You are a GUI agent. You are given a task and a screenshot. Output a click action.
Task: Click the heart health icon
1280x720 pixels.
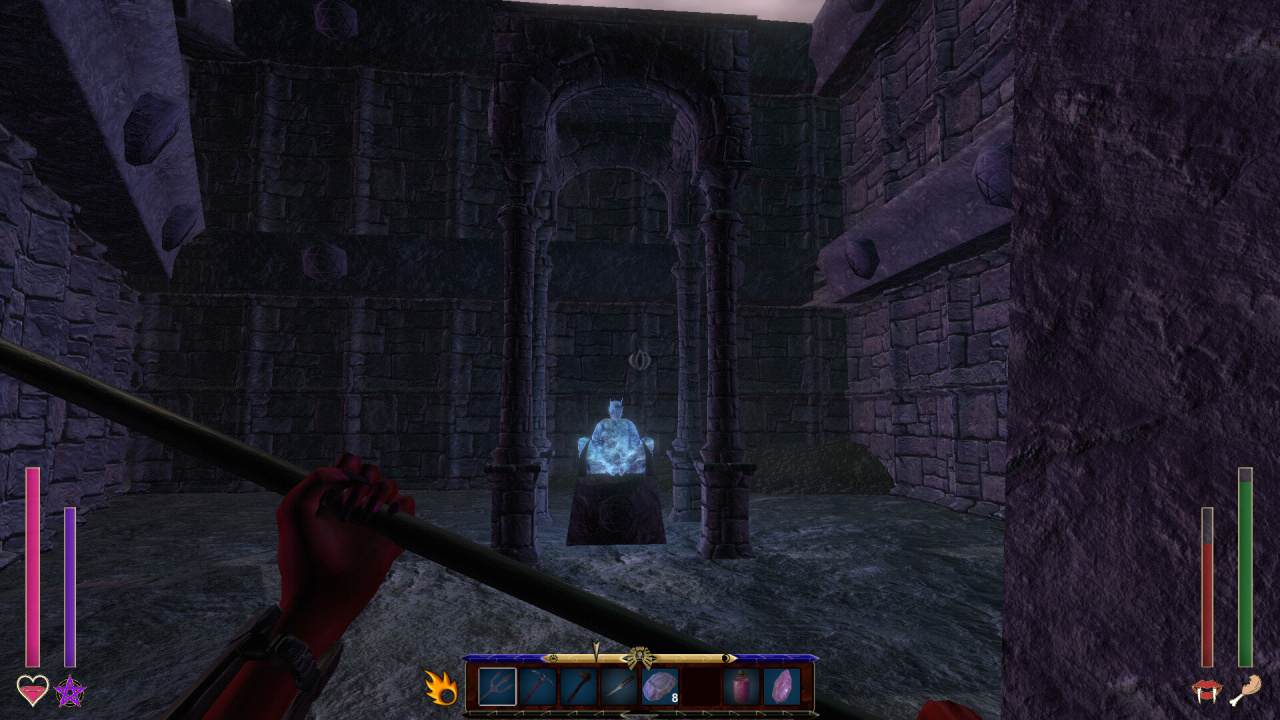click(x=32, y=690)
